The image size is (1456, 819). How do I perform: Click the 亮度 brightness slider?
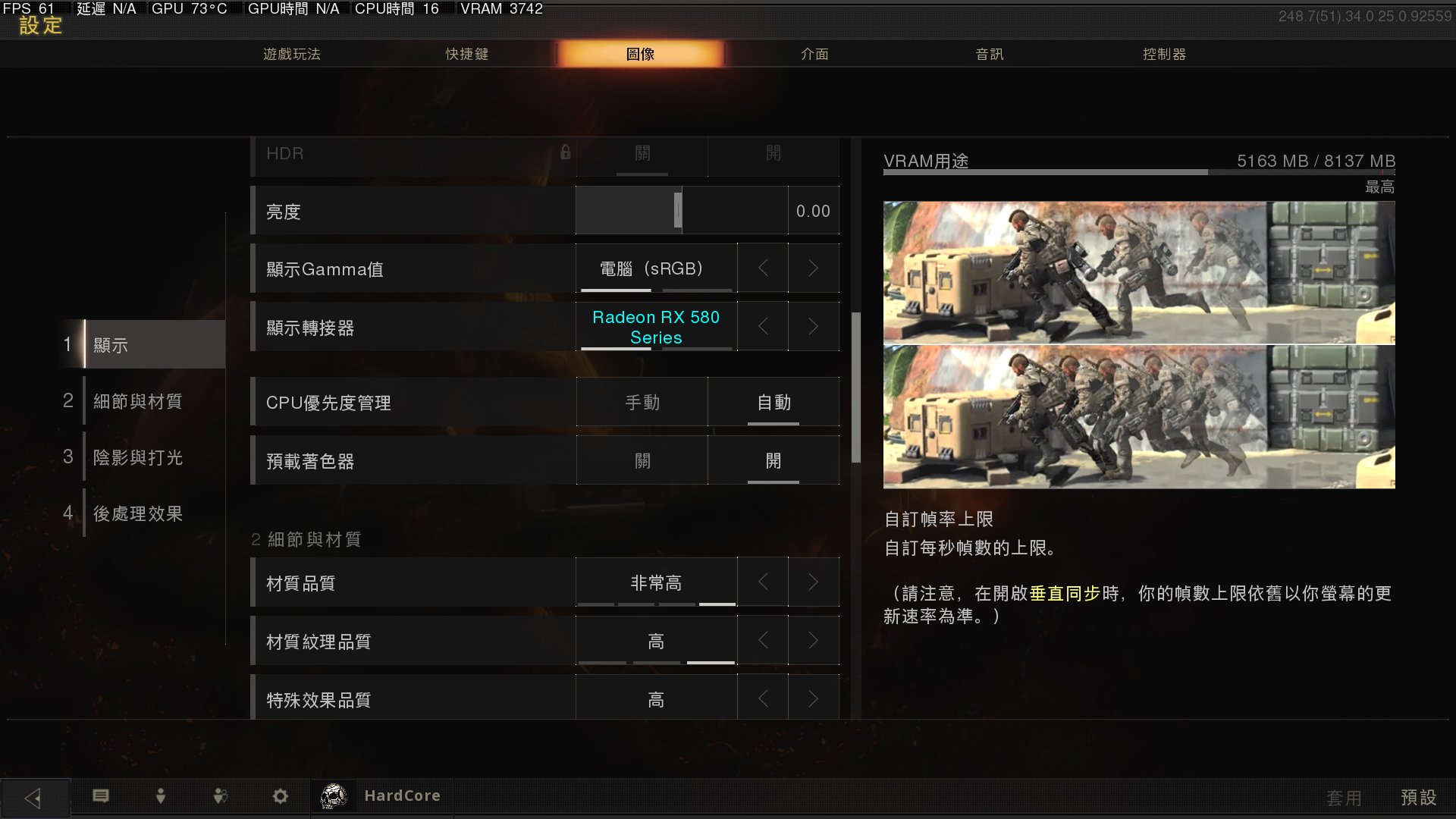pyautogui.click(x=677, y=210)
